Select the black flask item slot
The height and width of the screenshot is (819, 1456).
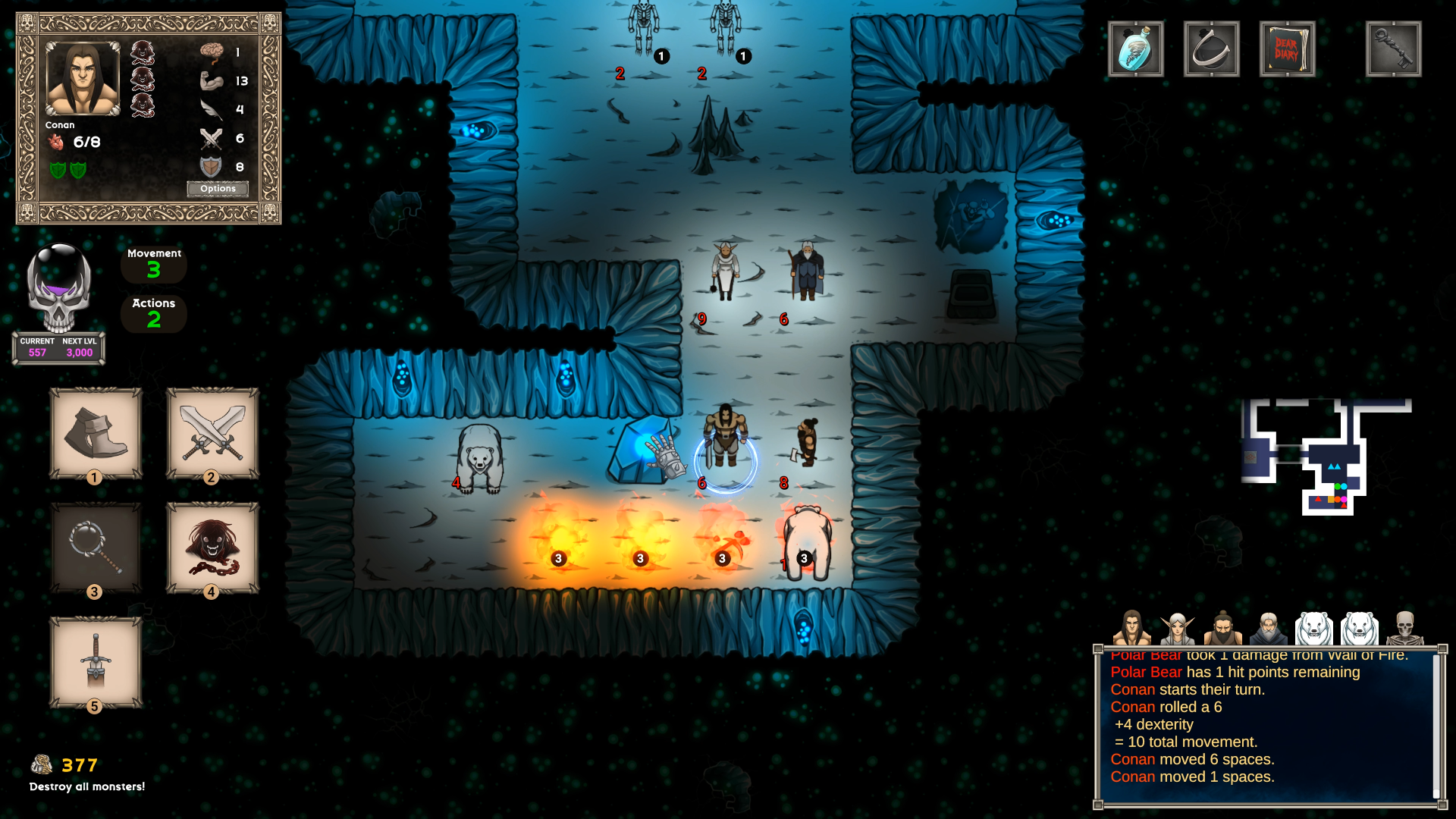[1211, 49]
